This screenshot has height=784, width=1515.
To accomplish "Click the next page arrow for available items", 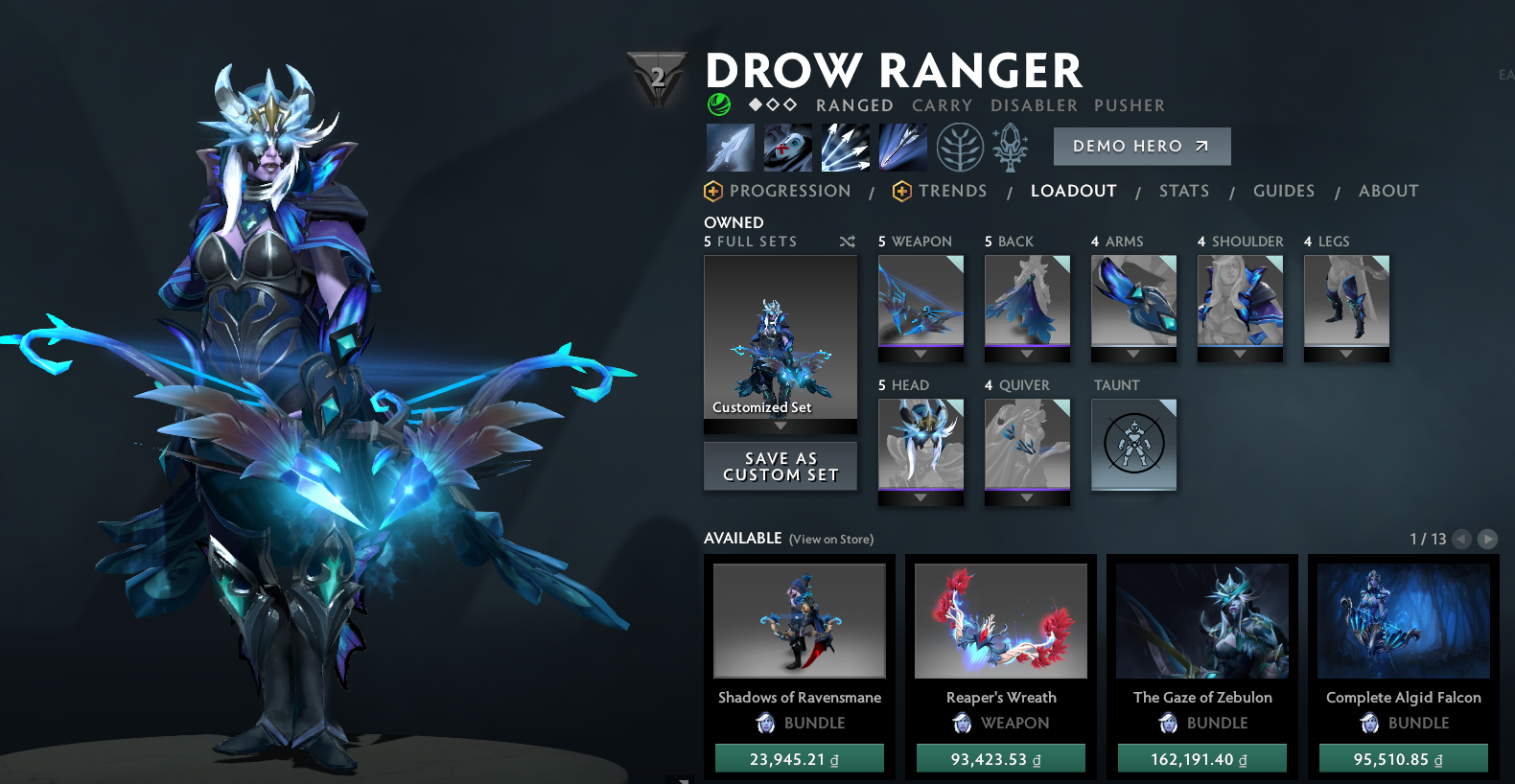I will tap(1488, 539).
